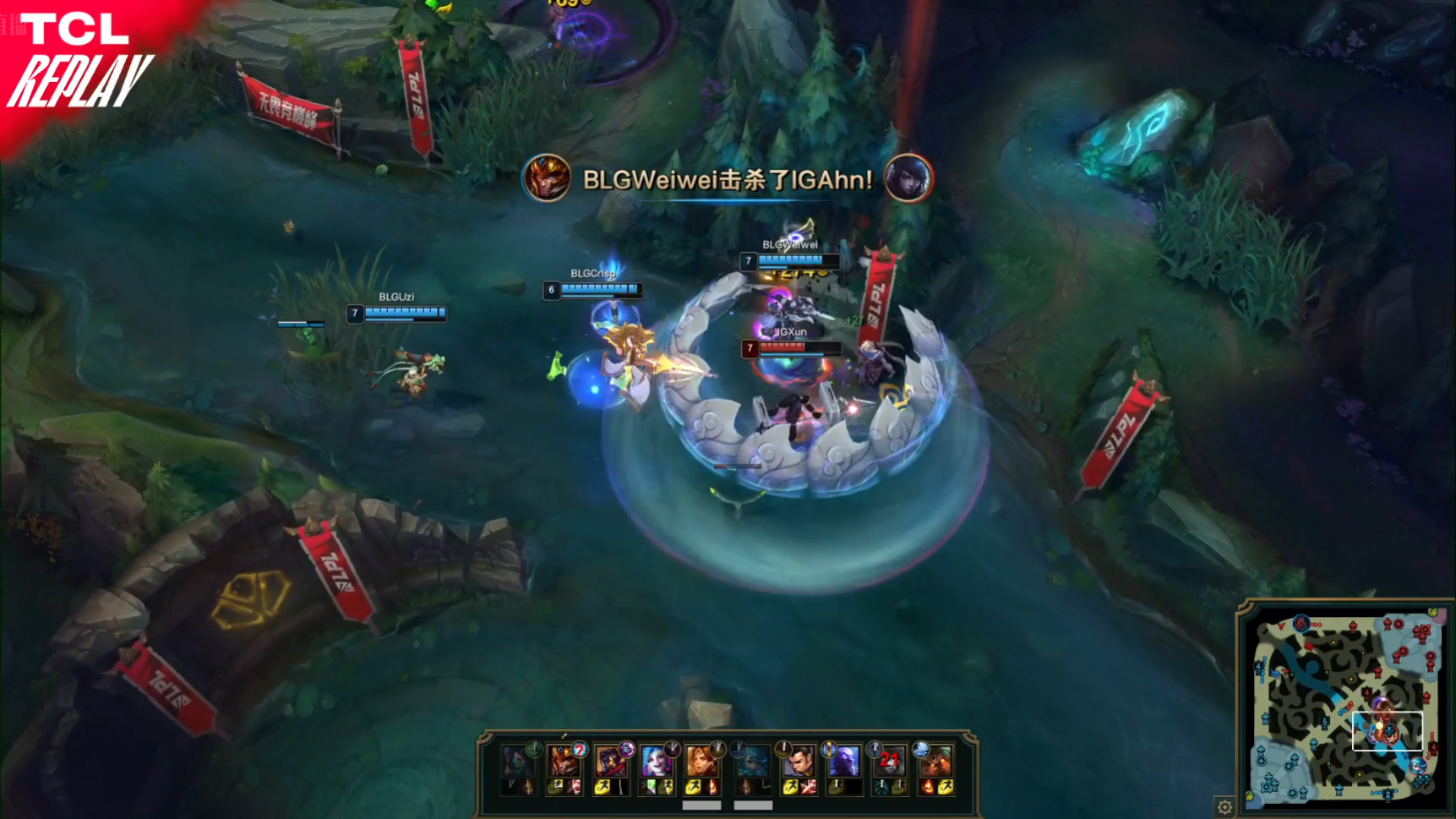Image resolution: width=1456 pixels, height=819 pixels.
Task: Select the orange beast champion portrait
Action: [935, 762]
